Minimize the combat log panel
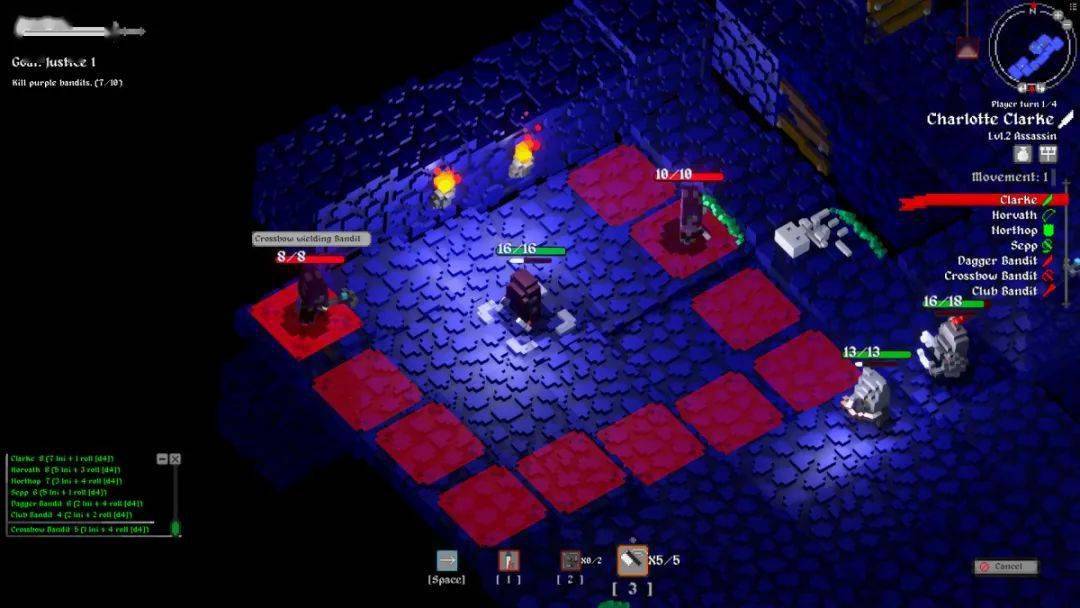The height and width of the screenshot is (608, 1080). [162, 459]
